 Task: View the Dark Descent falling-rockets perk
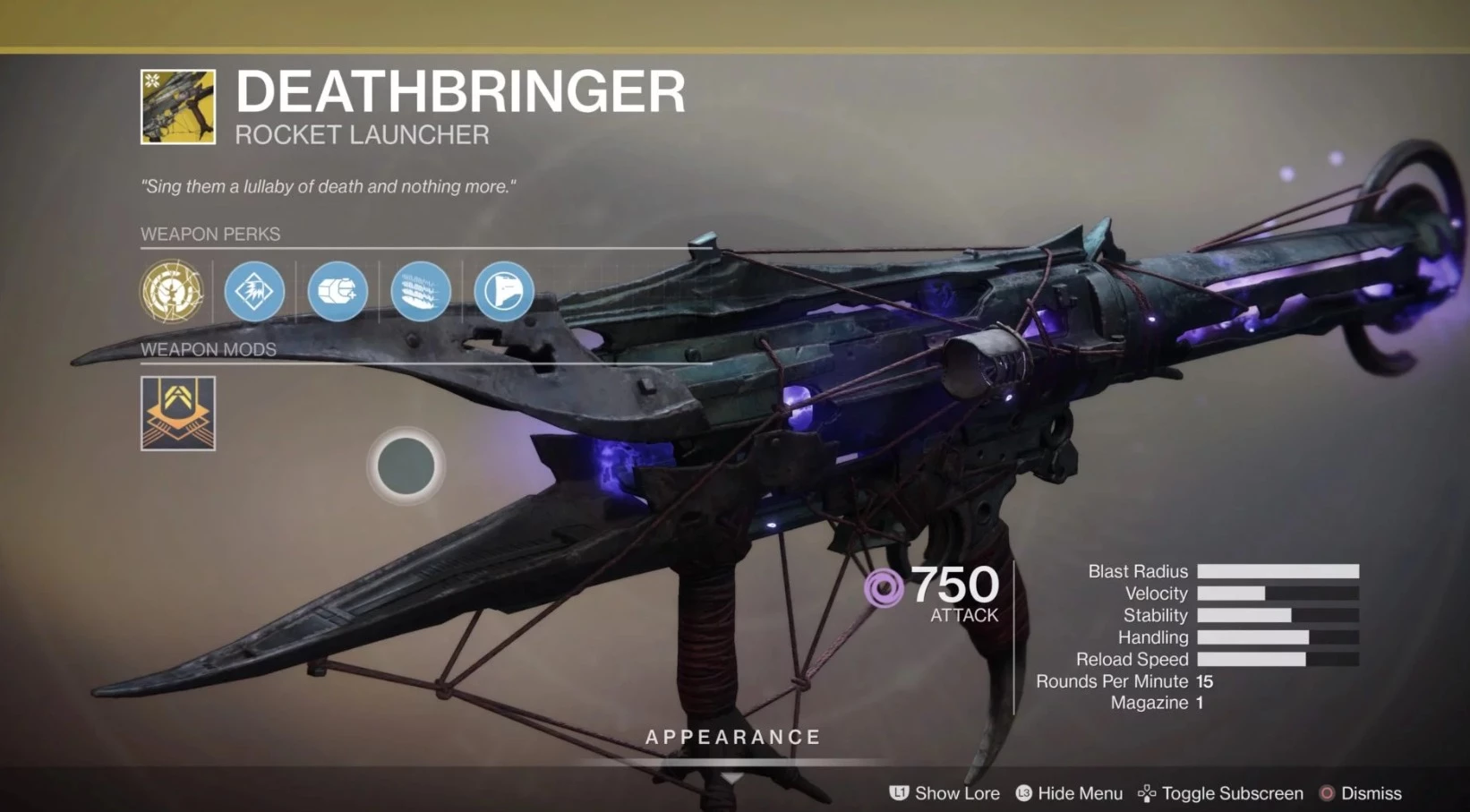pyautogui.click(x=421, y=291)
